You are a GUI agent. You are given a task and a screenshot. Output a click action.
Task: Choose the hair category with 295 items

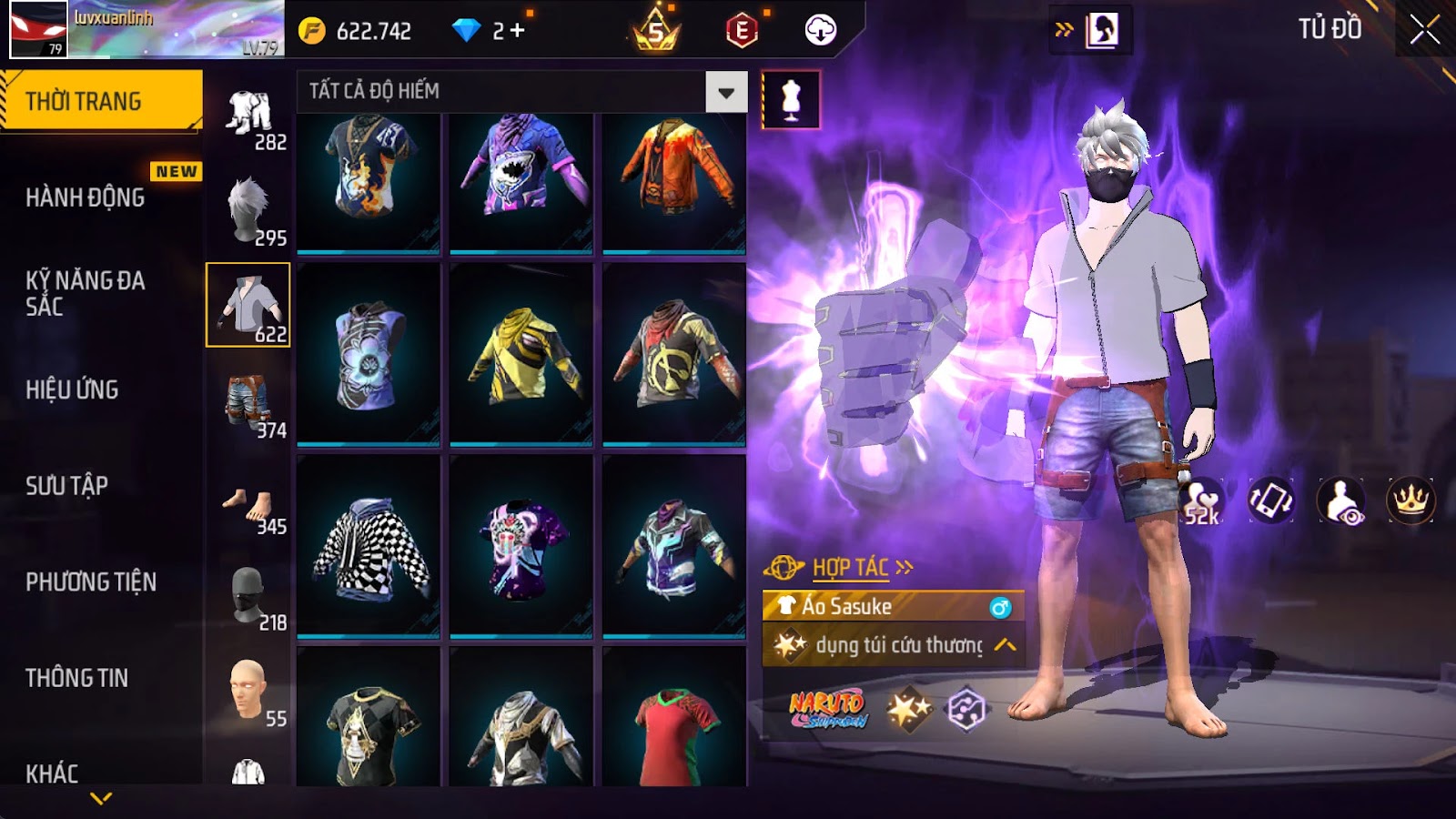(248, 210)
